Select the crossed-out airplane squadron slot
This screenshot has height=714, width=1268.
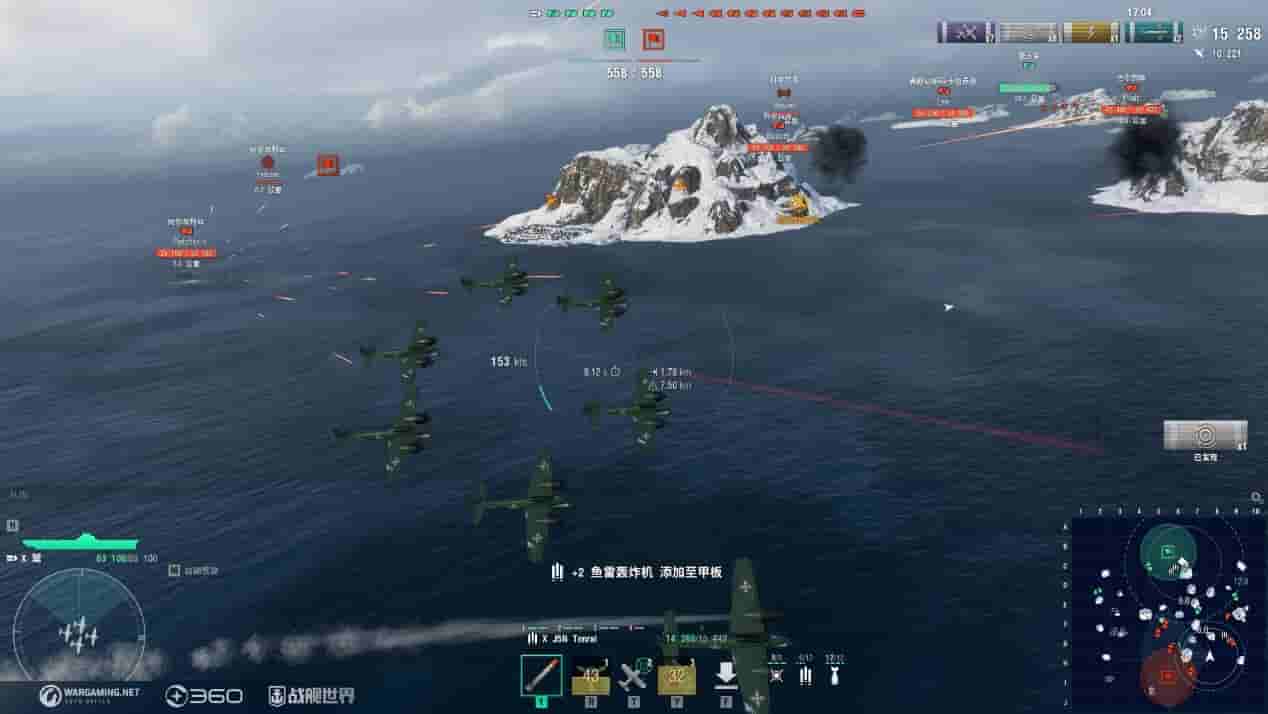click(x=634, y=677)
